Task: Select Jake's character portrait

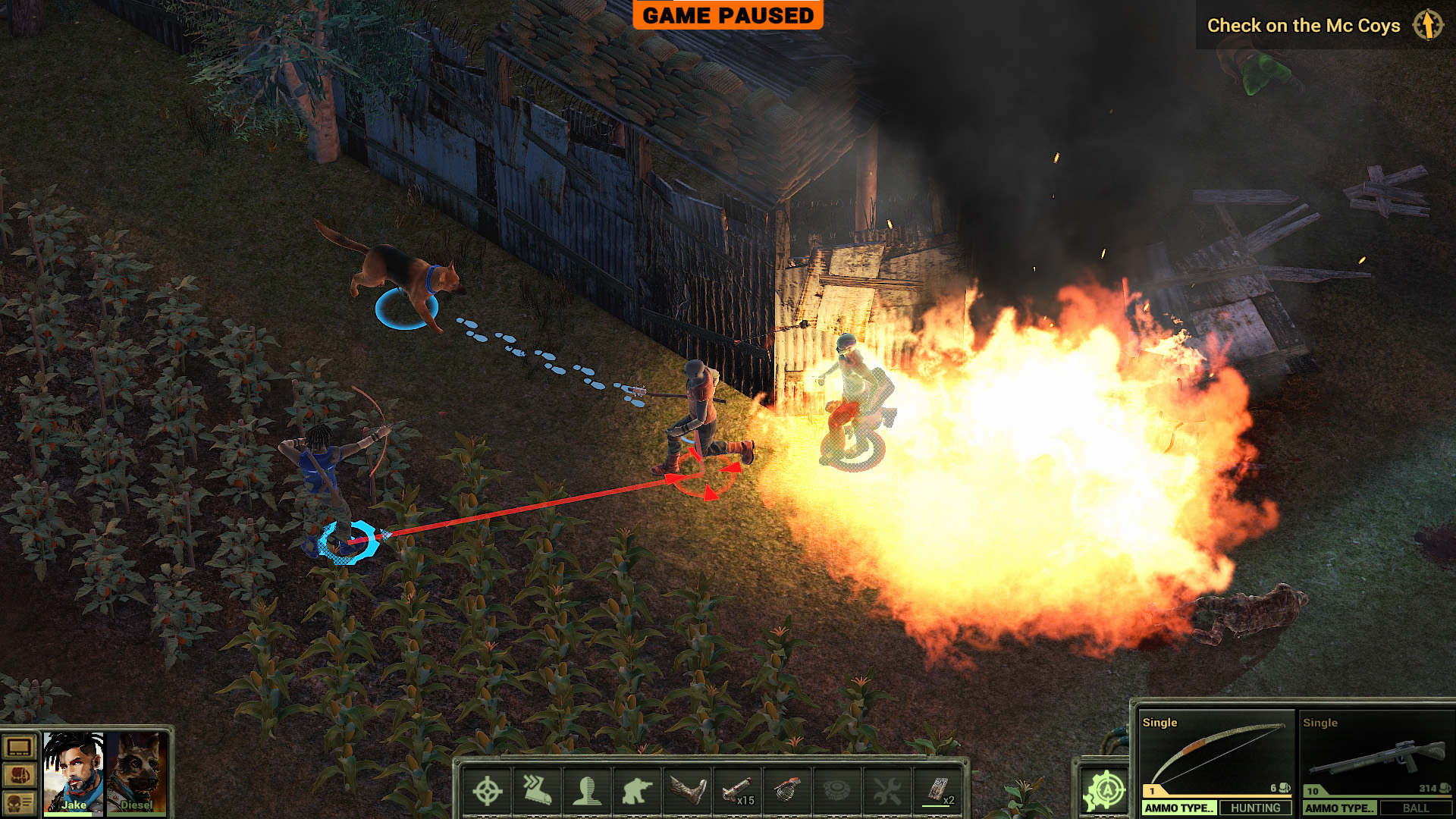Action: coord(73,772)
